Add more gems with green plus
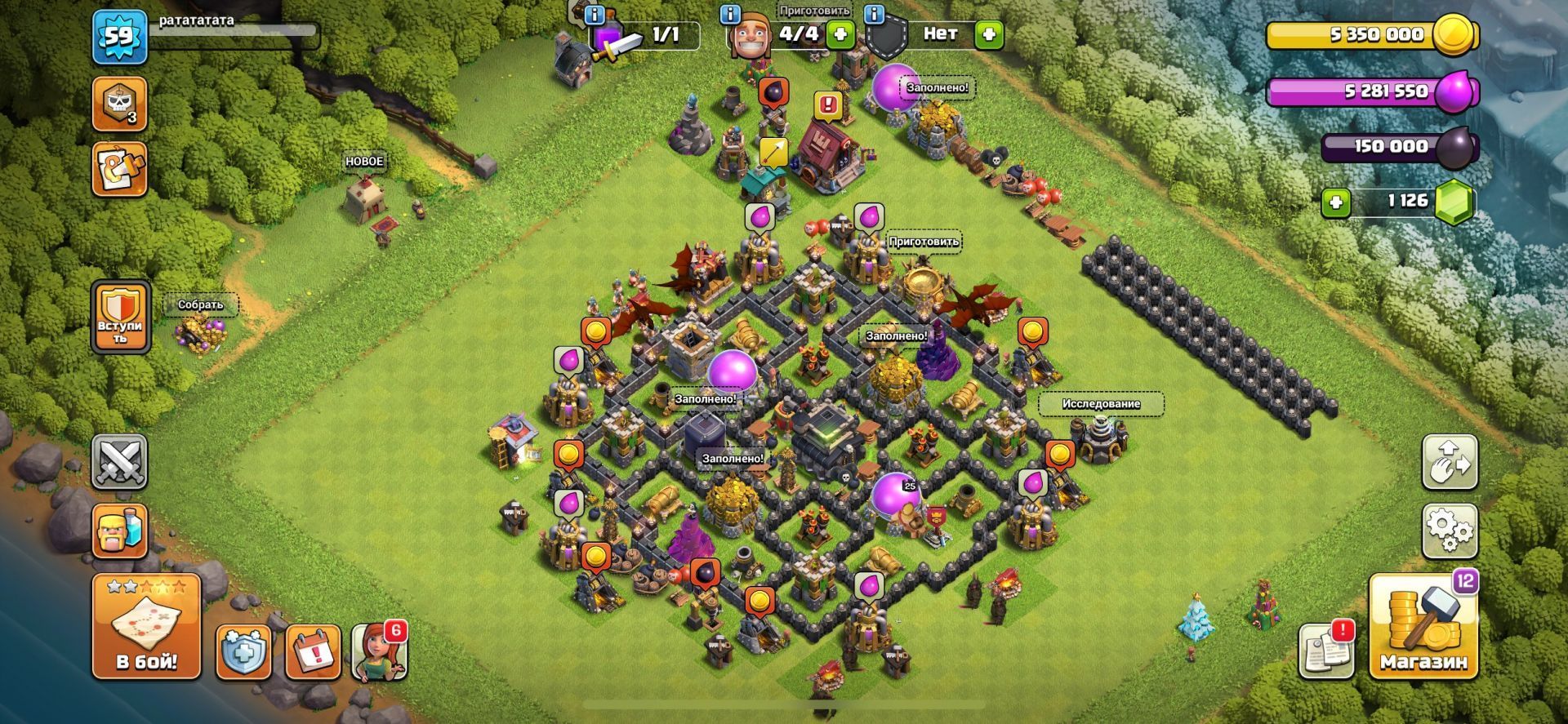The width and height of the screenshot is (1568, 724). point(1336,202)
